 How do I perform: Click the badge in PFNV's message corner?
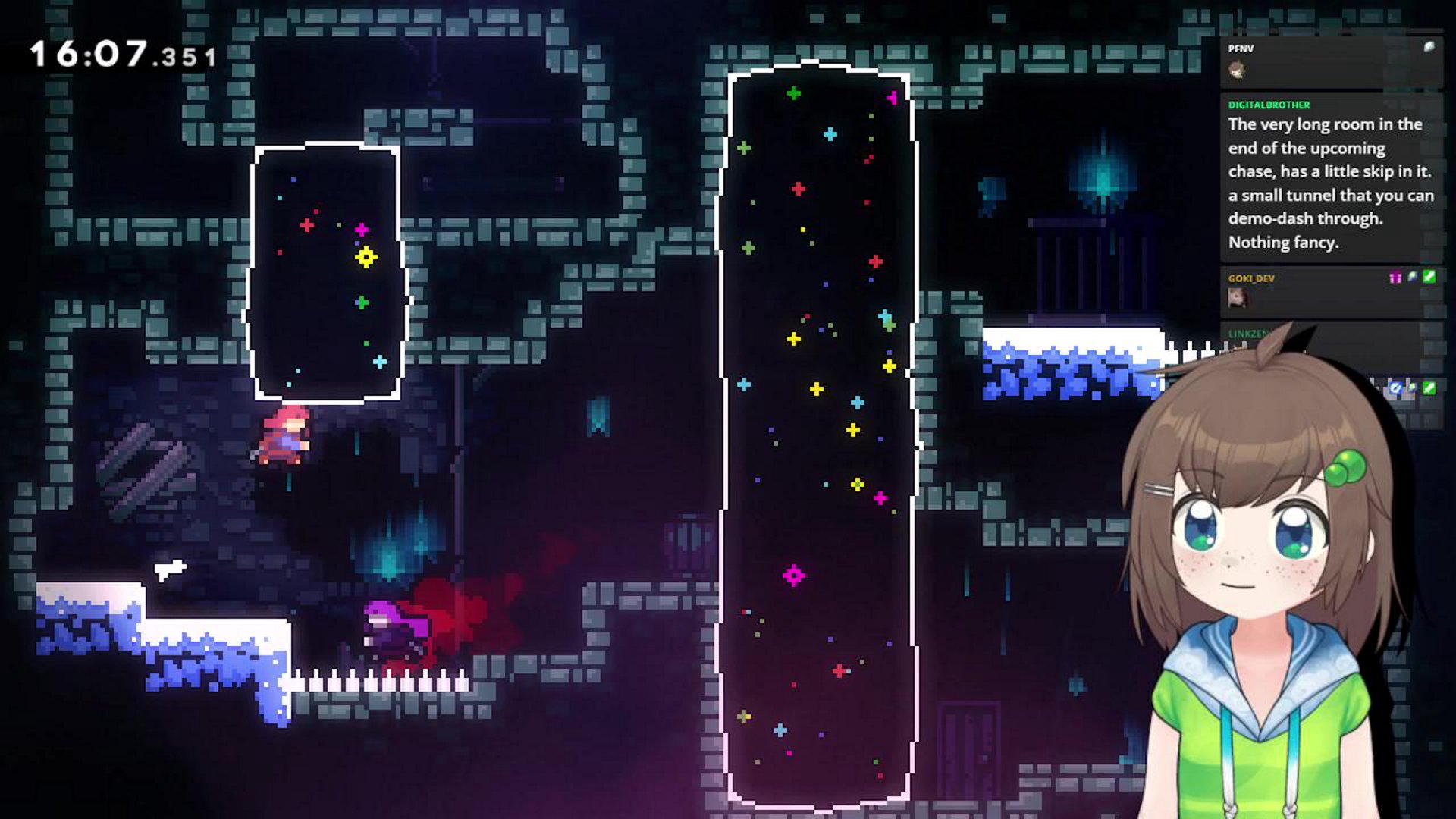(x=1428, y=45)
